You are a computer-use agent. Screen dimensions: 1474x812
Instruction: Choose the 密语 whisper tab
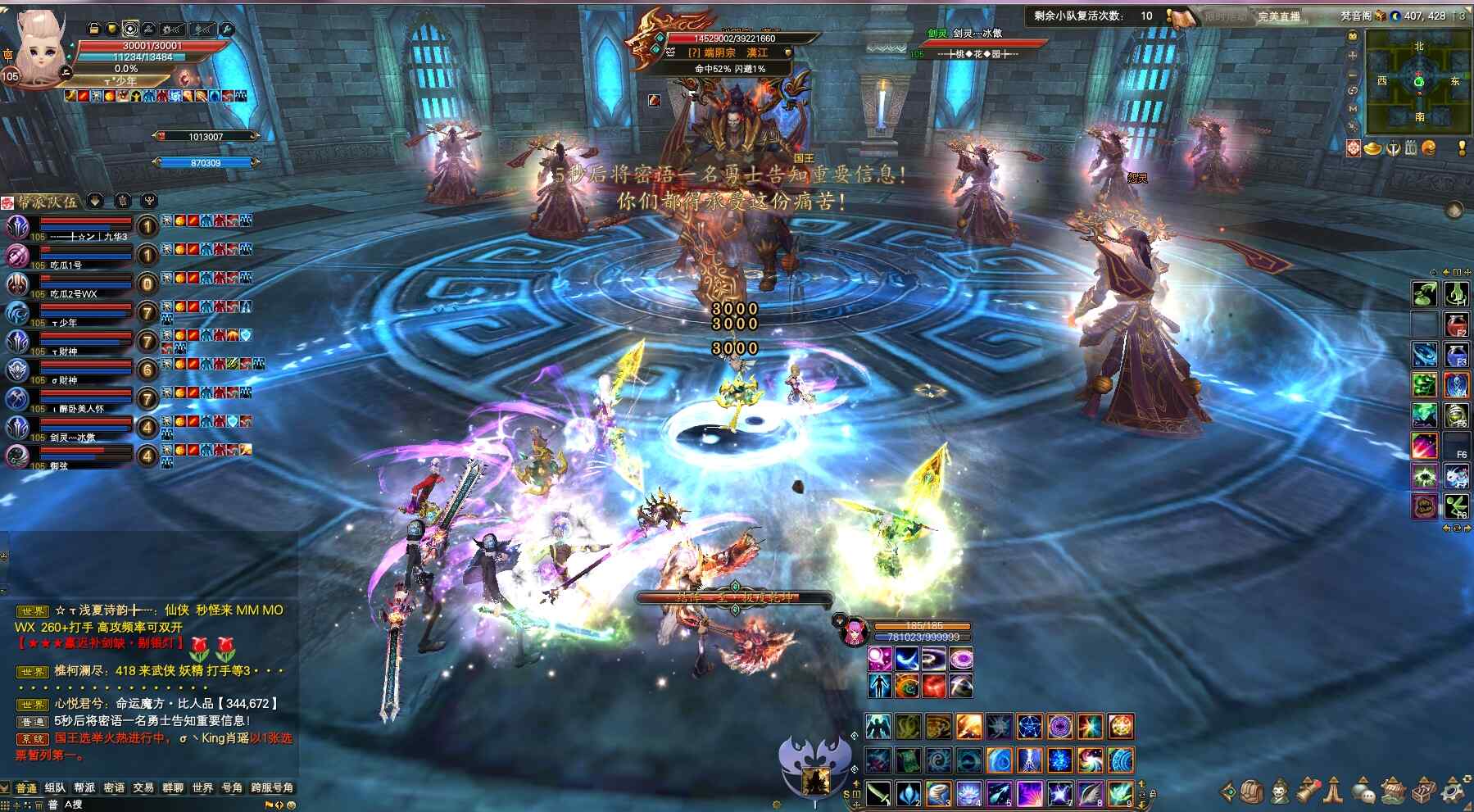pos(114,787)
